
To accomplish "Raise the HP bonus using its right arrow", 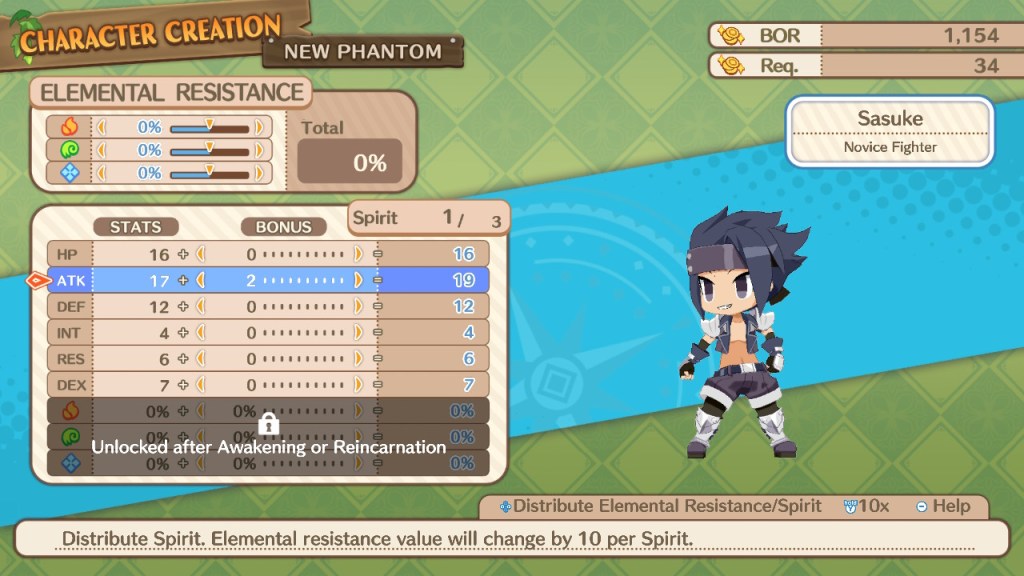I will coord(358,254).
